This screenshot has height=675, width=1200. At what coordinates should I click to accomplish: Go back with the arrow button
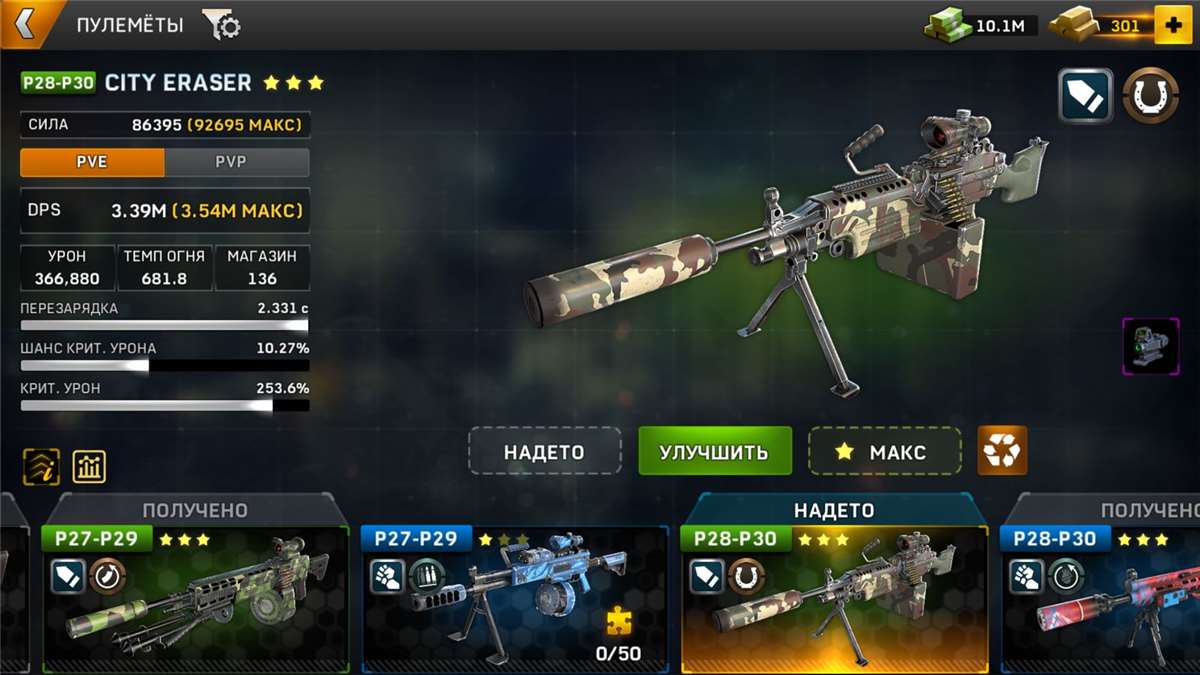24,24
